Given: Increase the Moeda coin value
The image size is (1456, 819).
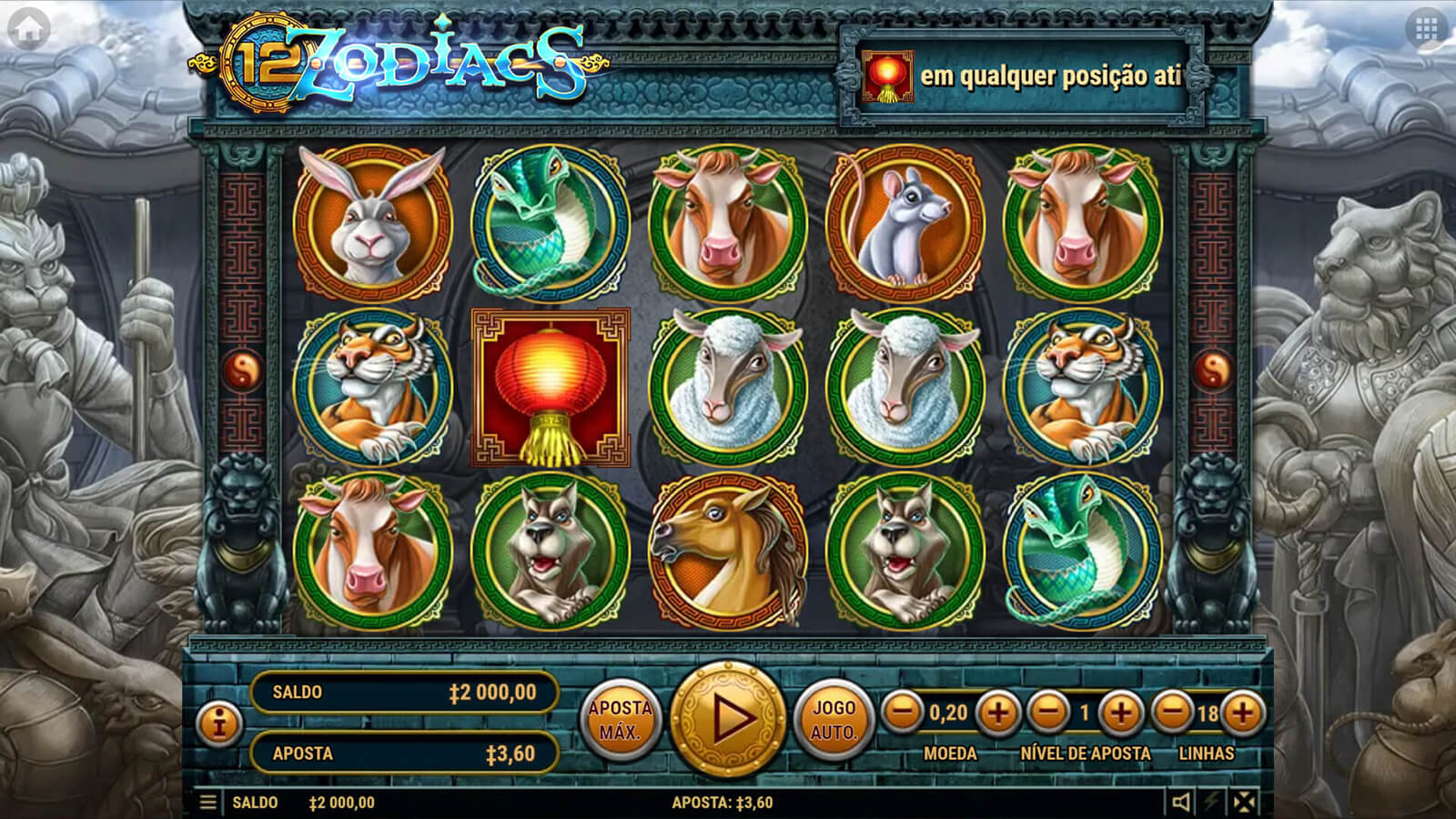Looking at the screenshot, I should click(997, 713).
